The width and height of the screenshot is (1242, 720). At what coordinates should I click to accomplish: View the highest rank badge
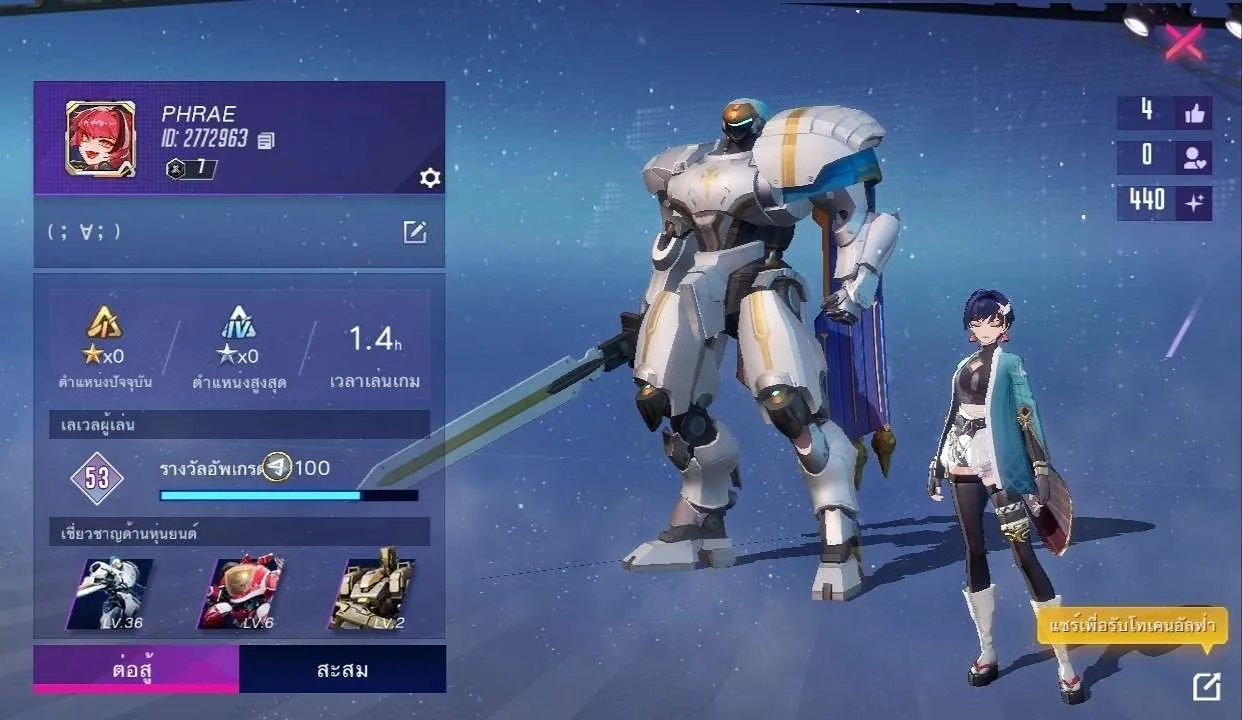point(238,323)
